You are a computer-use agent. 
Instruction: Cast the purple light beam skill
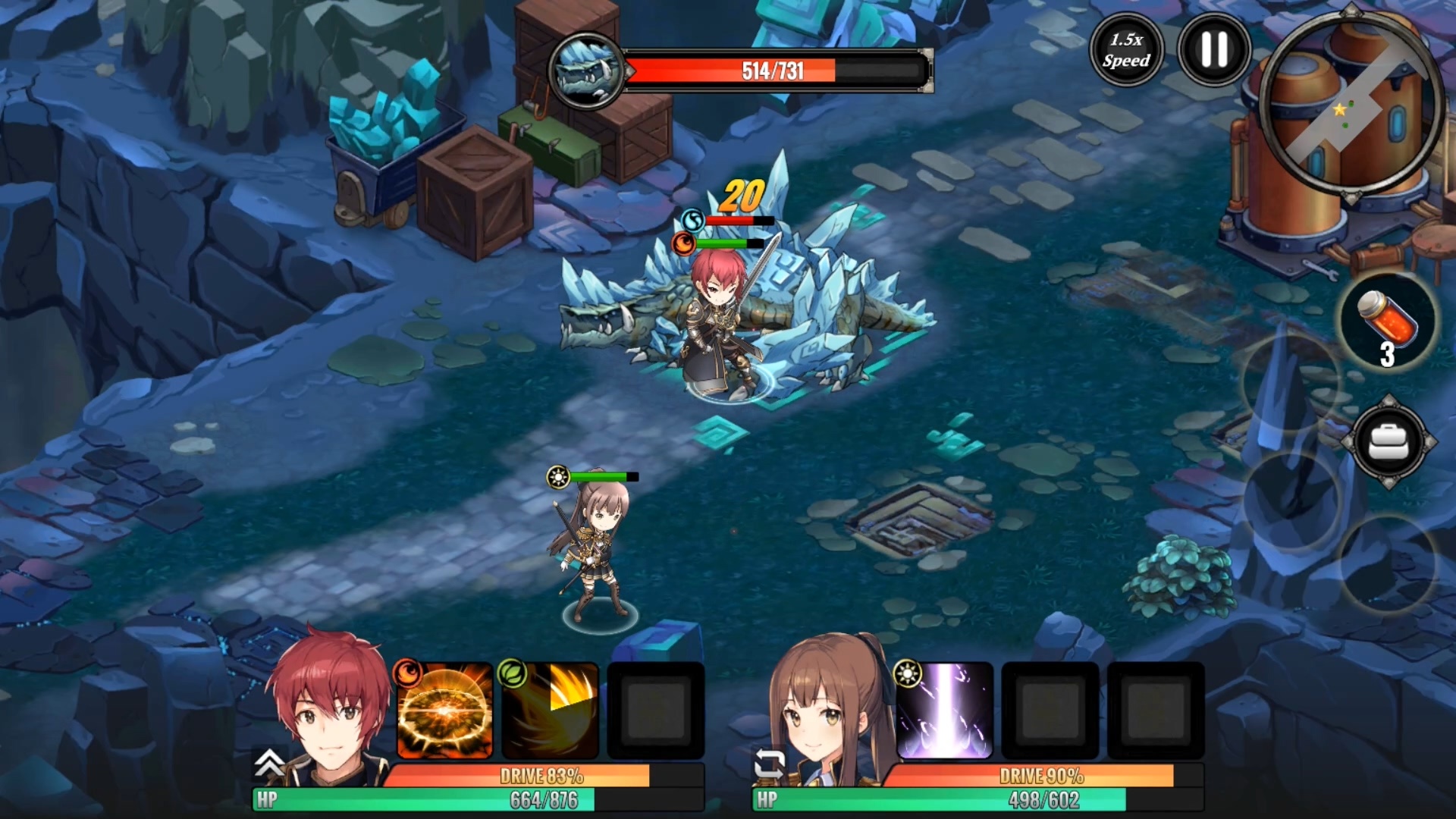[x=945, y=711]
